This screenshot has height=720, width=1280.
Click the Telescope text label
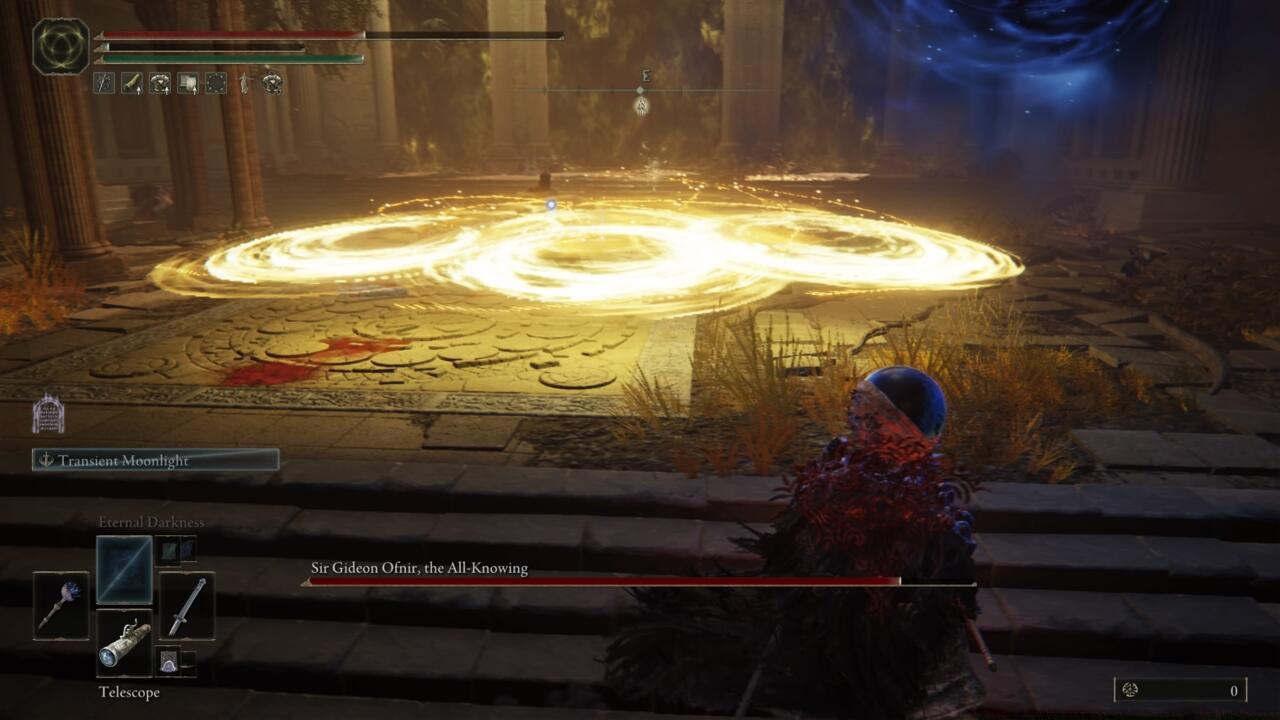(127, 692)
